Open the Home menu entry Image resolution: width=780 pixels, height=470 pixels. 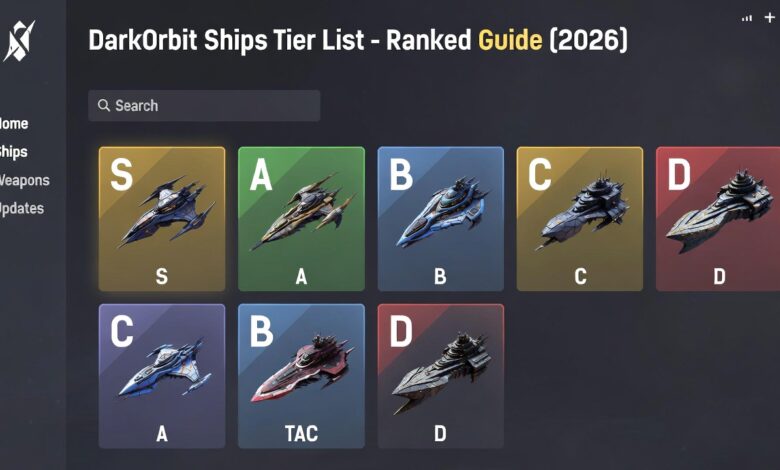tap(14, 124)
